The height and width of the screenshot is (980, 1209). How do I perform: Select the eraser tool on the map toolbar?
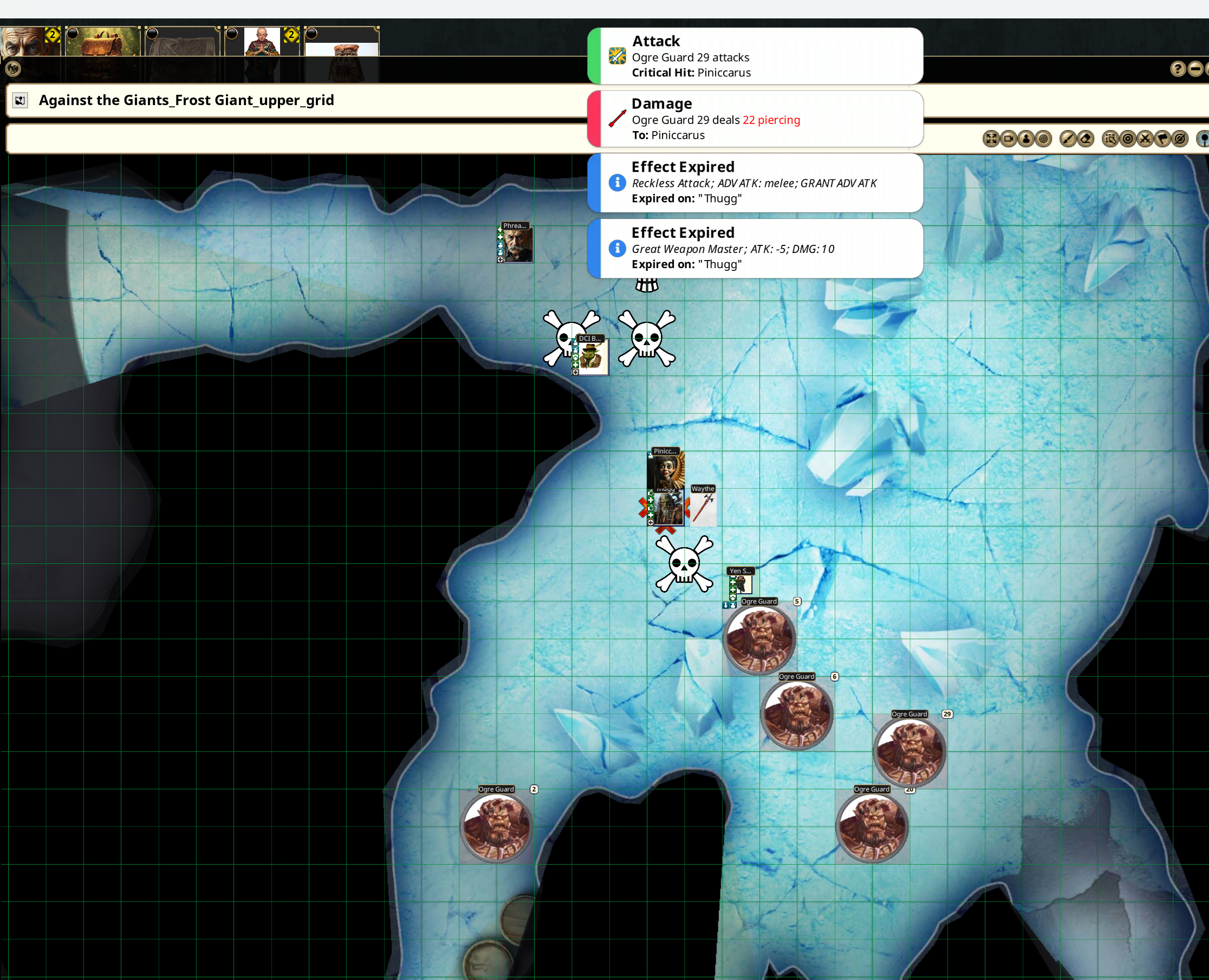point(1086,139)
